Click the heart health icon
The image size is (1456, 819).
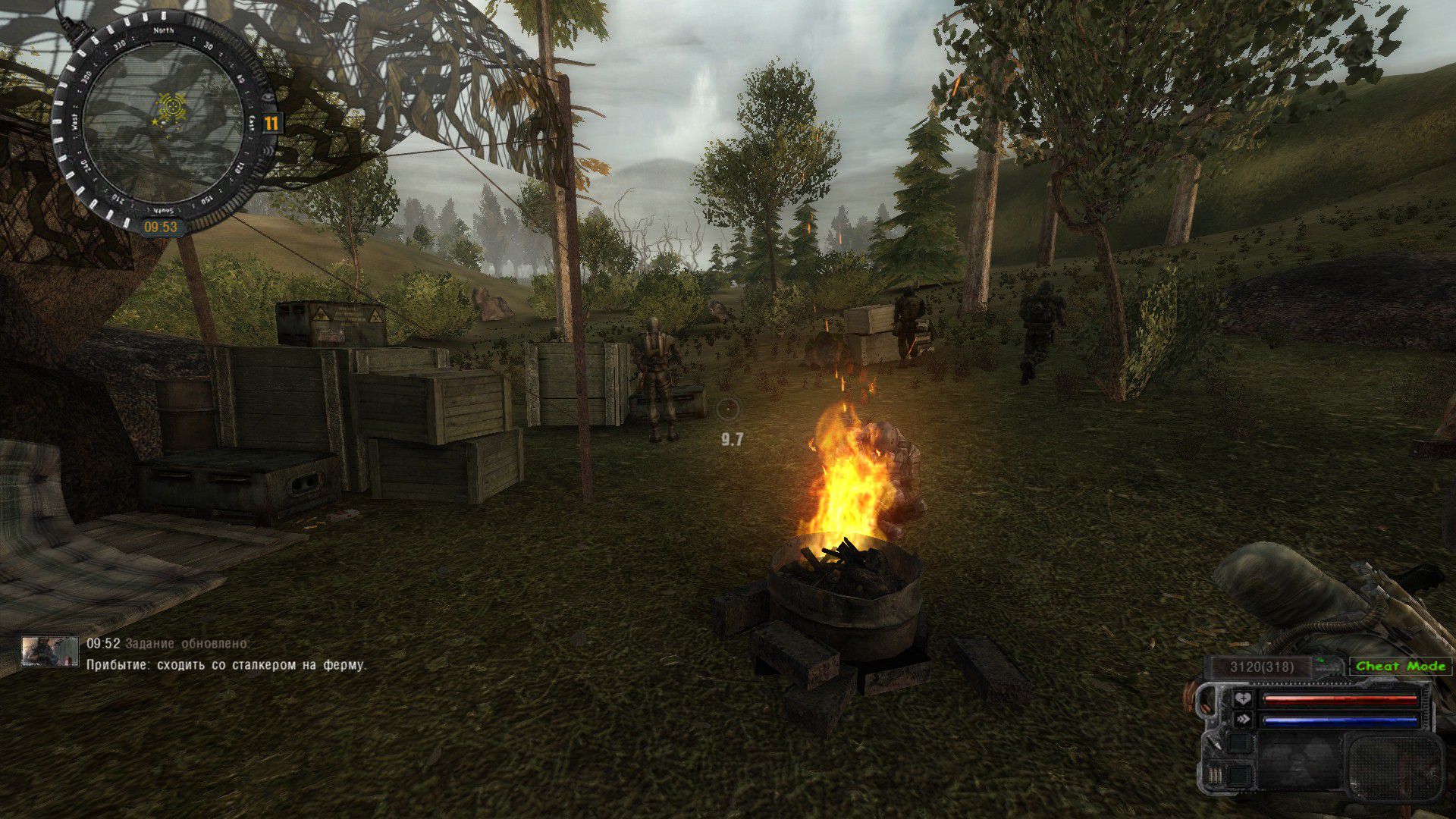pyautogui.click(x=1242, y=699)
